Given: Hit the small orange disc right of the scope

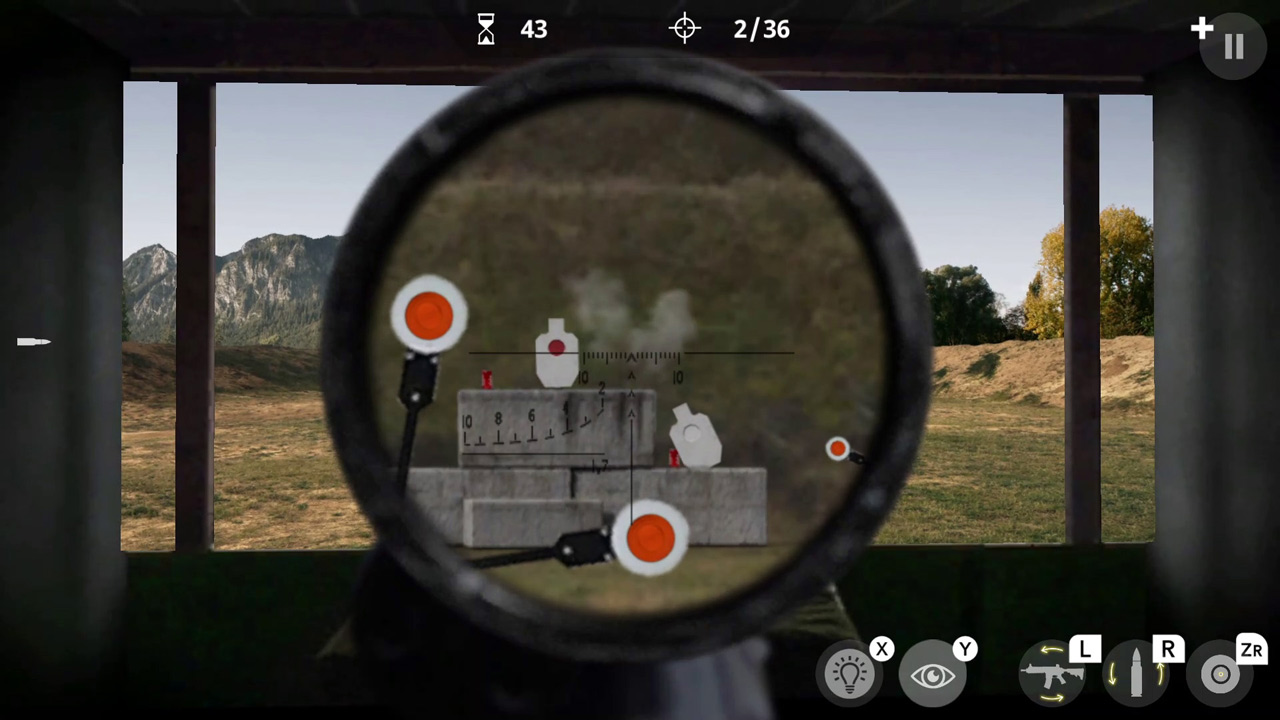Looking at the screenshot, I should [838, 449].
